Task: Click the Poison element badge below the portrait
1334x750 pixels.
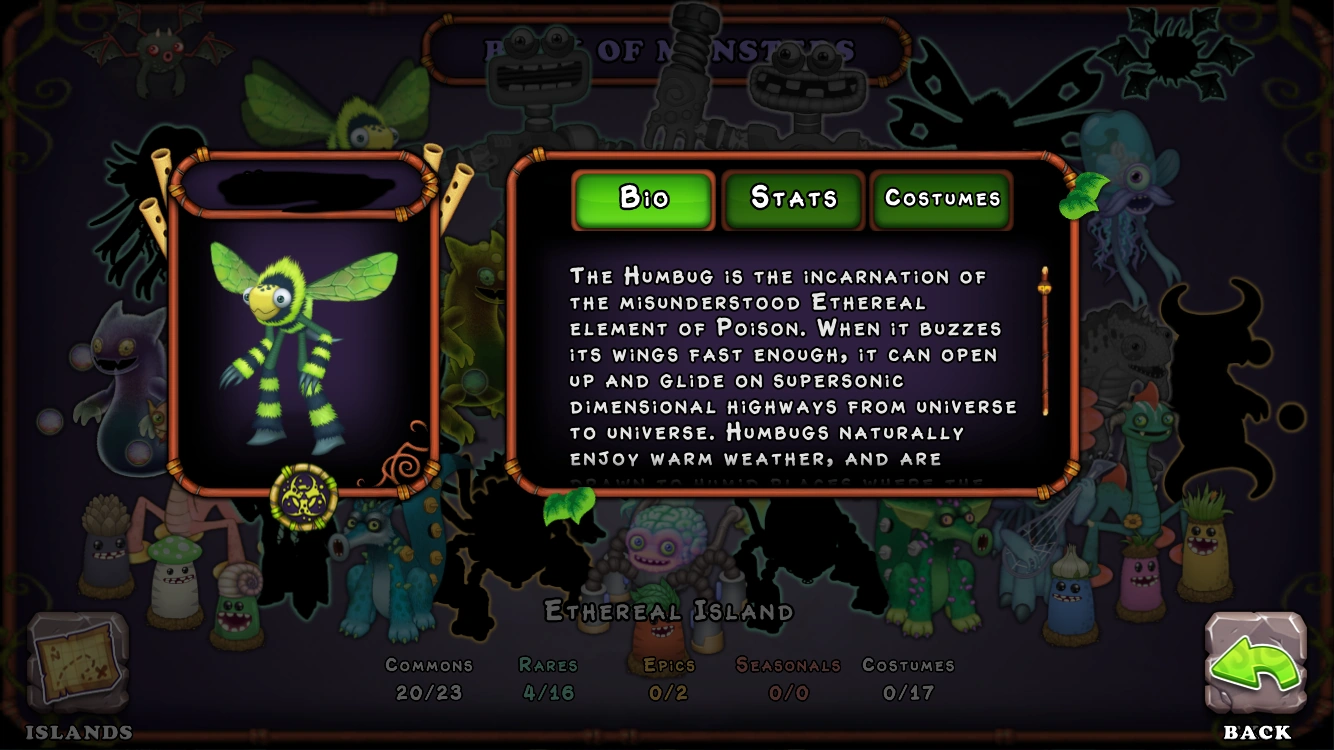Action: pos(302,491)
